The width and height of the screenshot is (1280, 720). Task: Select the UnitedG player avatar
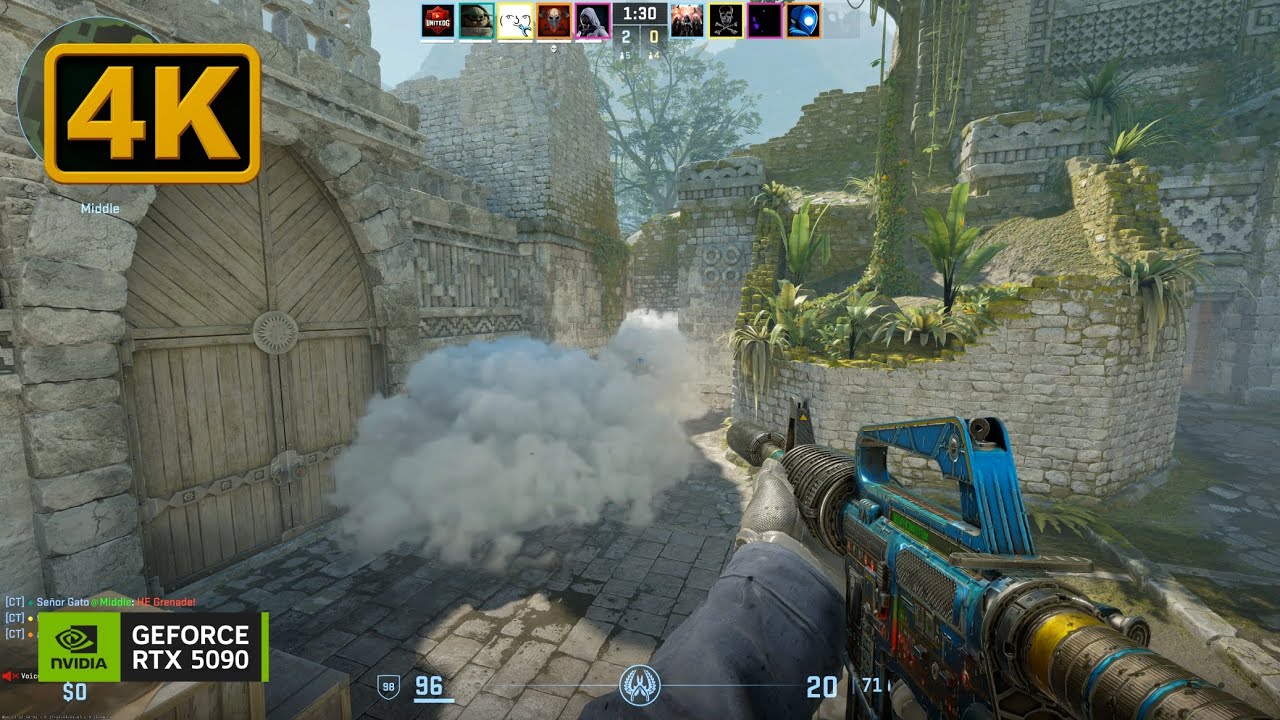pos(437,21)
